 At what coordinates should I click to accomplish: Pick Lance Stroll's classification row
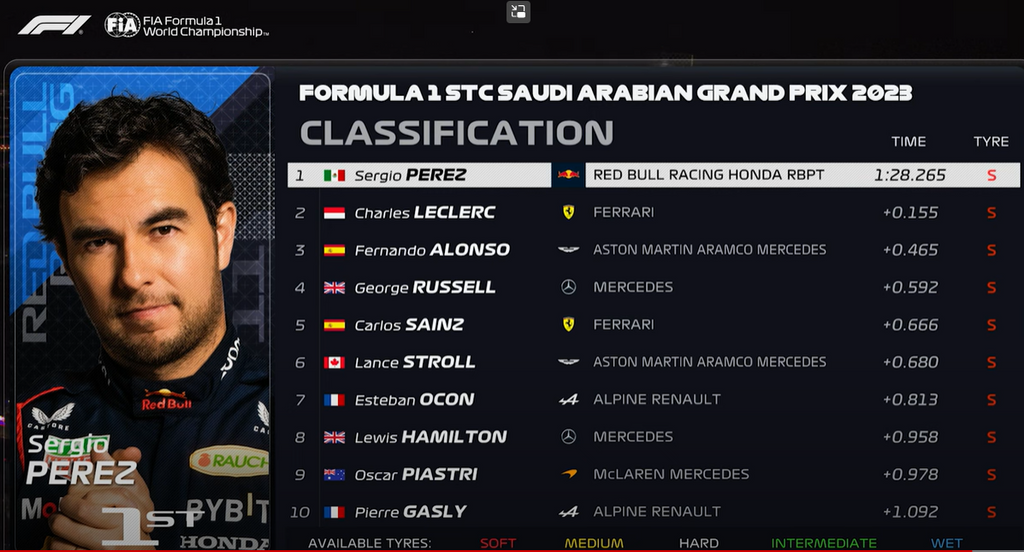(x=415, y=362)
